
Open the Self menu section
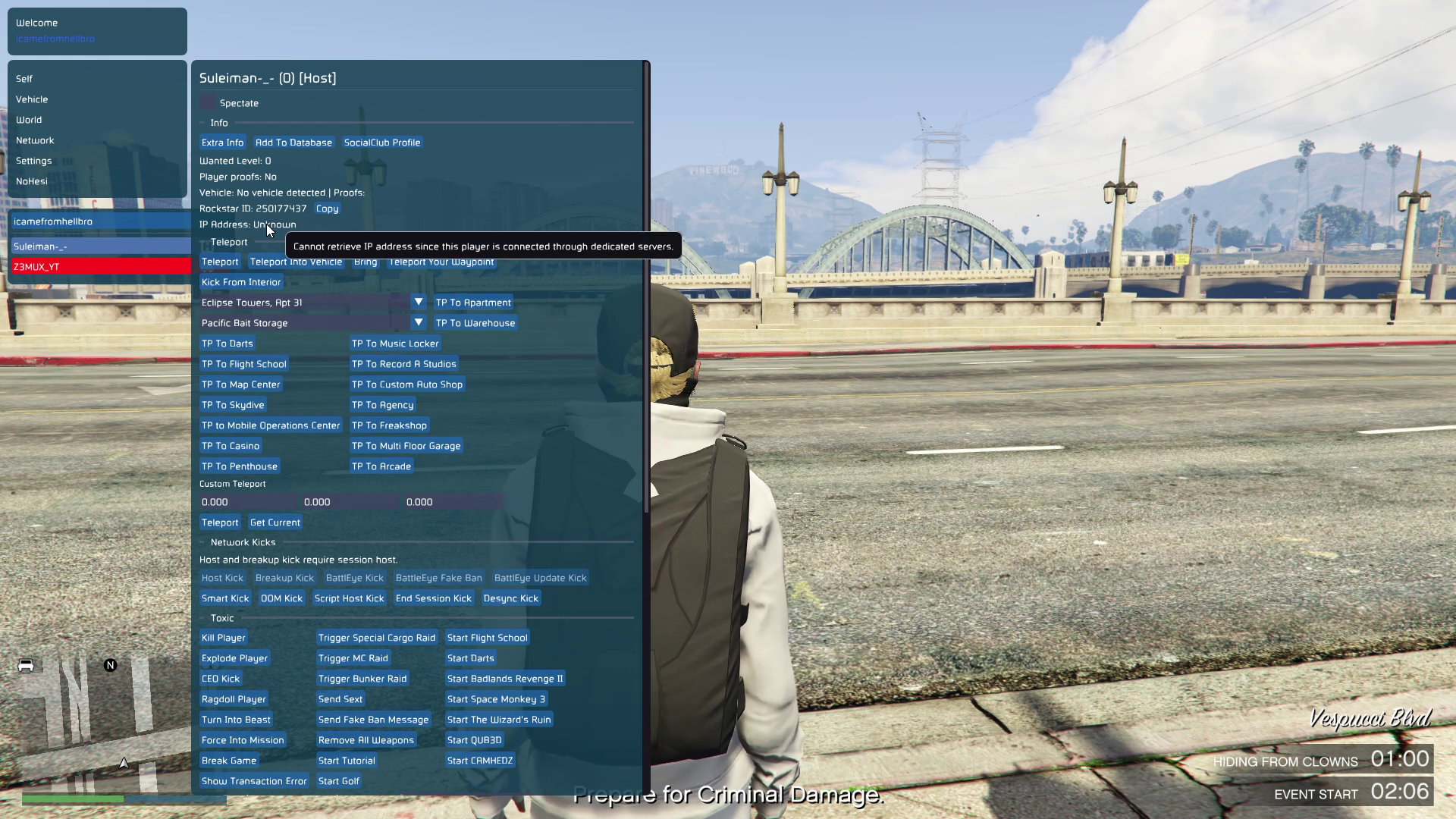[24, 79]
